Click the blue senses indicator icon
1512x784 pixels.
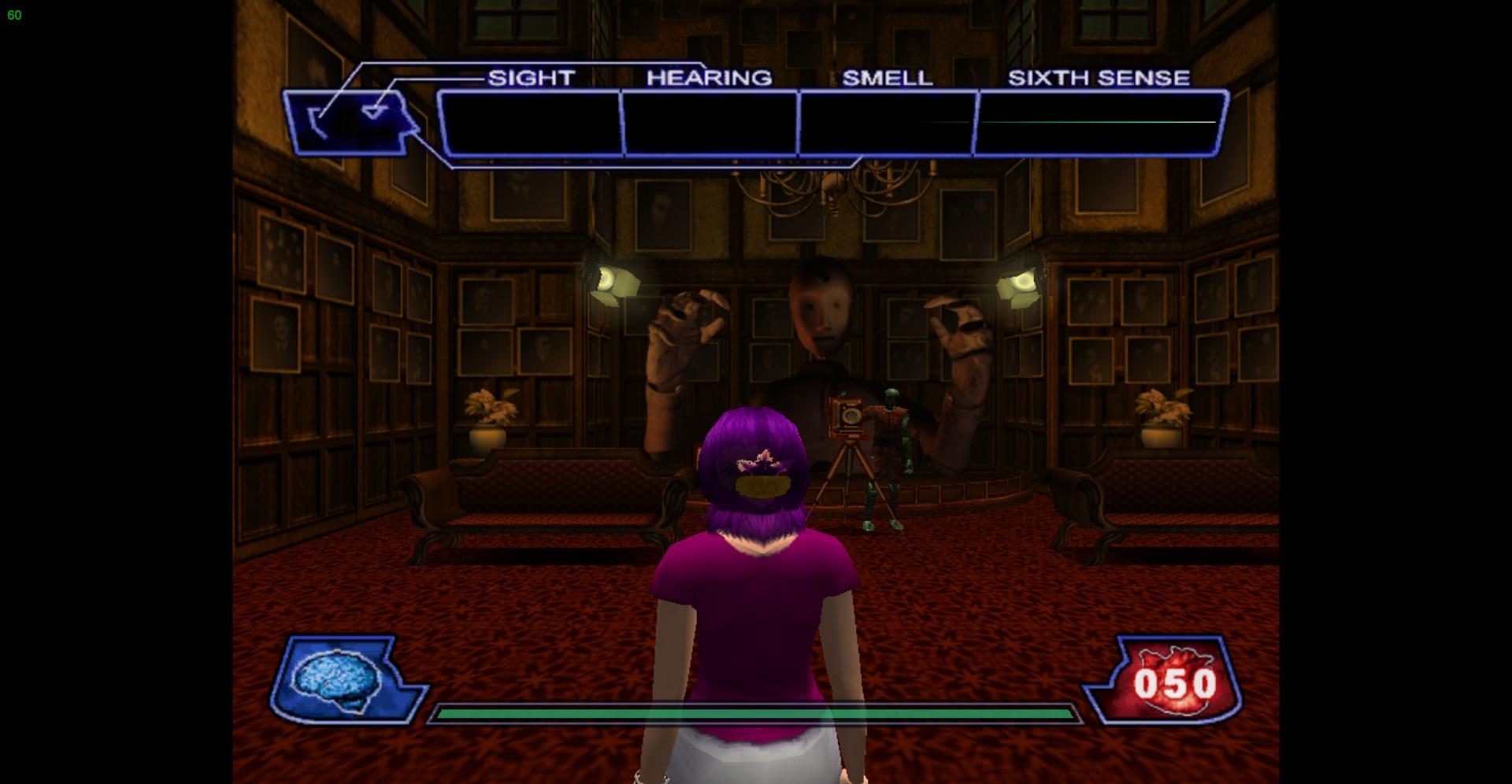(x=350, y=122)
